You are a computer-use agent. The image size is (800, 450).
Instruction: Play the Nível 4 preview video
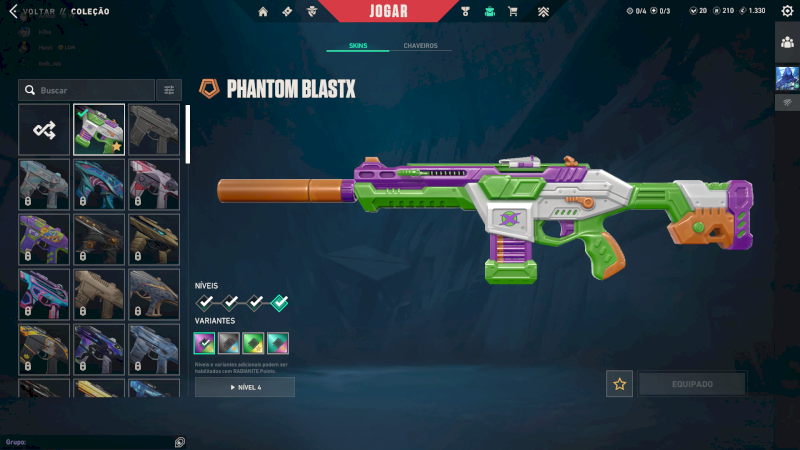(245, 387)
